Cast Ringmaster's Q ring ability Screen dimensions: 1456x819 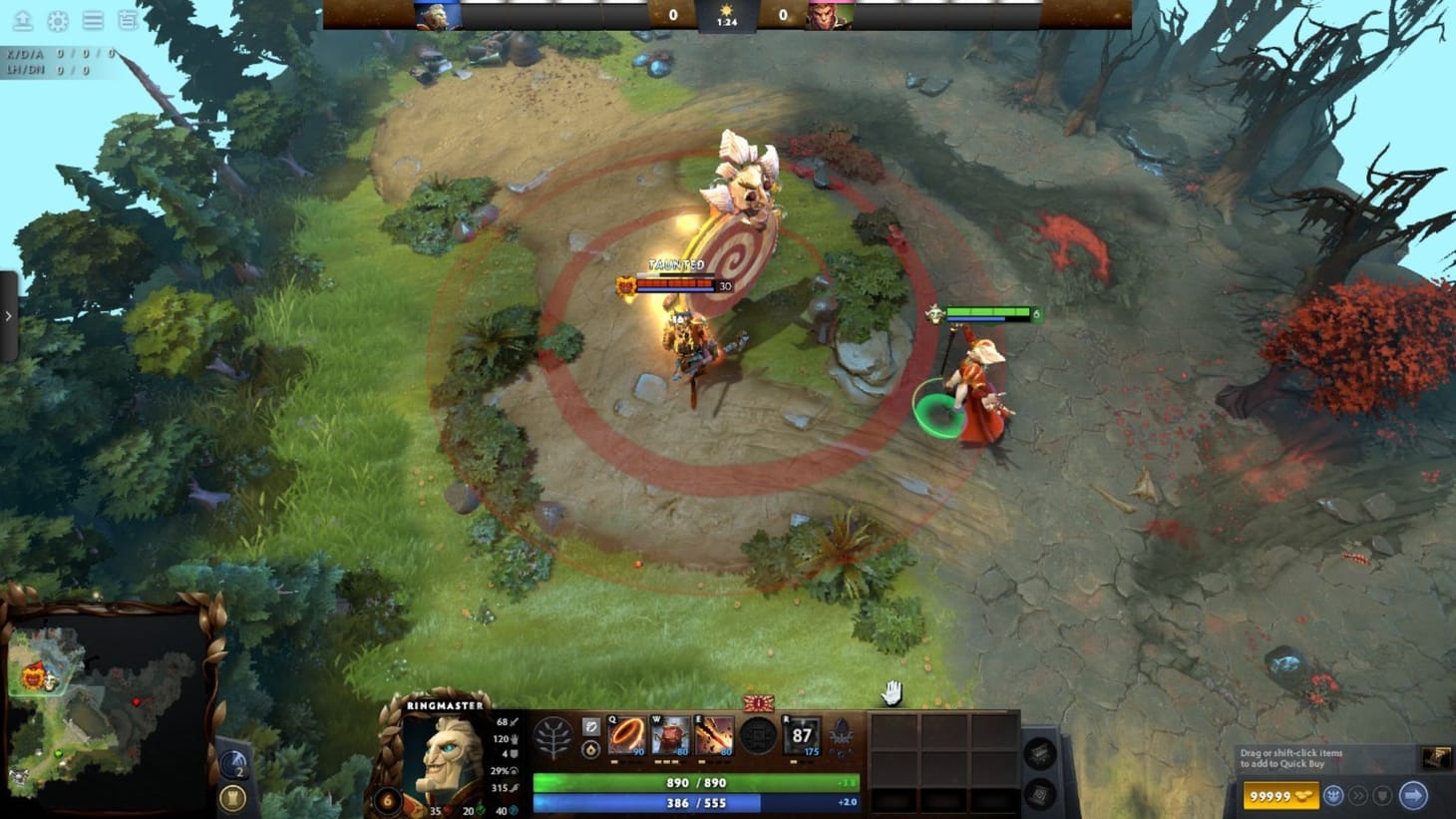point(629,736)
